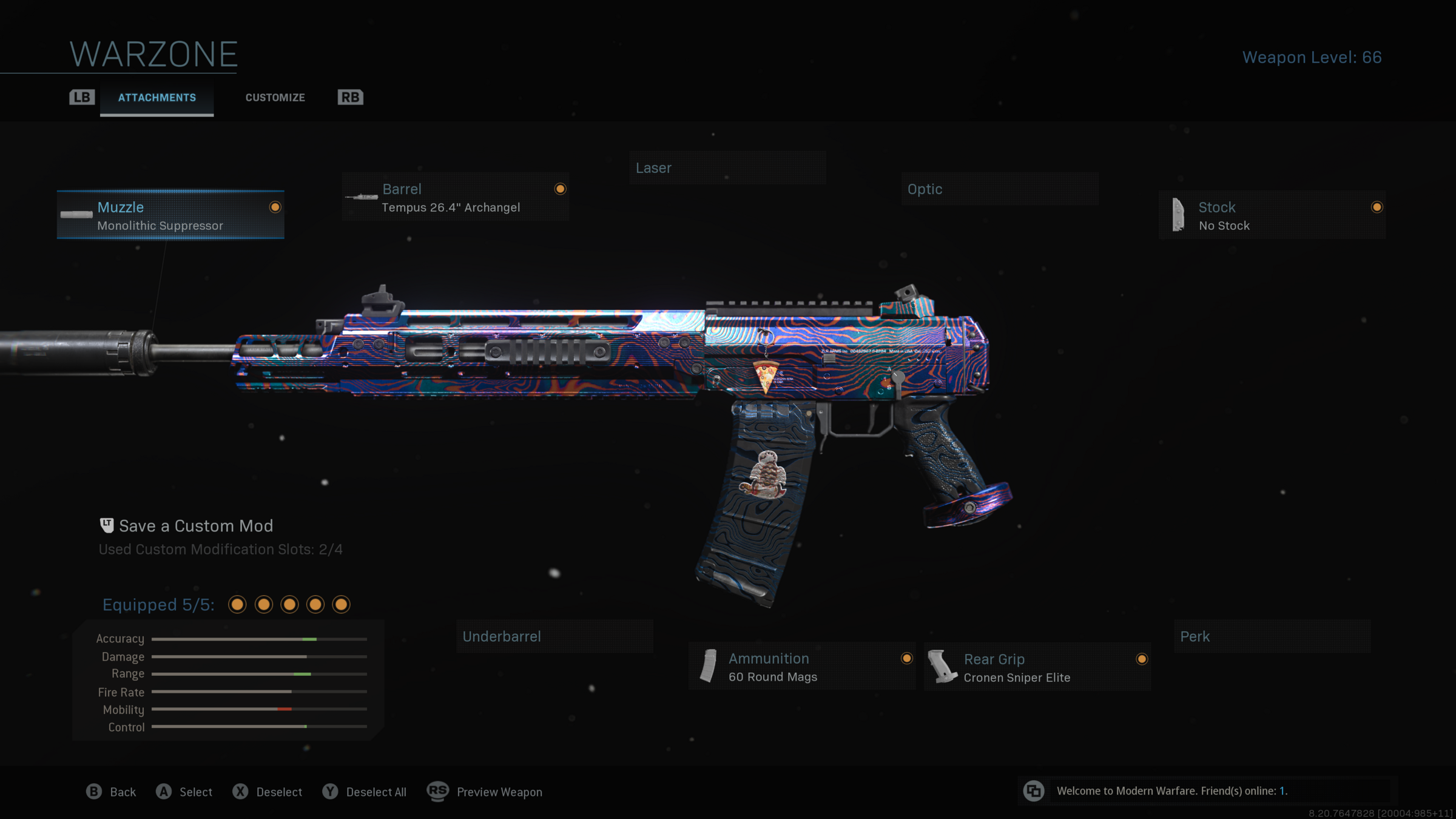Open the Customize tab
This screenshot has height=819, width=1456.
pyautogui.click(x=275, y=98)
